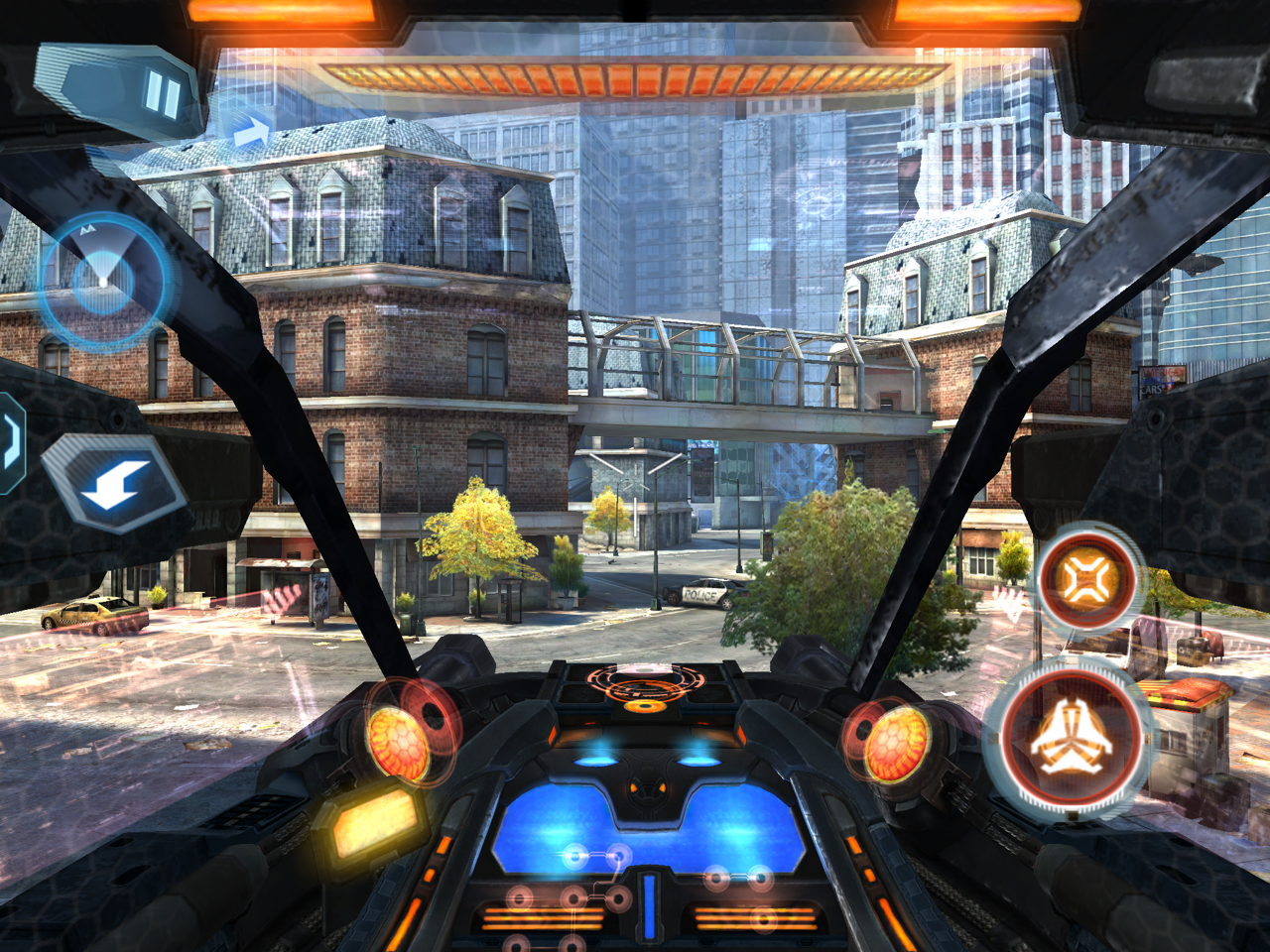Follow the blue objective direction arrow
The width and height of the screenshot is (1270, 952).
click(252, 131)
